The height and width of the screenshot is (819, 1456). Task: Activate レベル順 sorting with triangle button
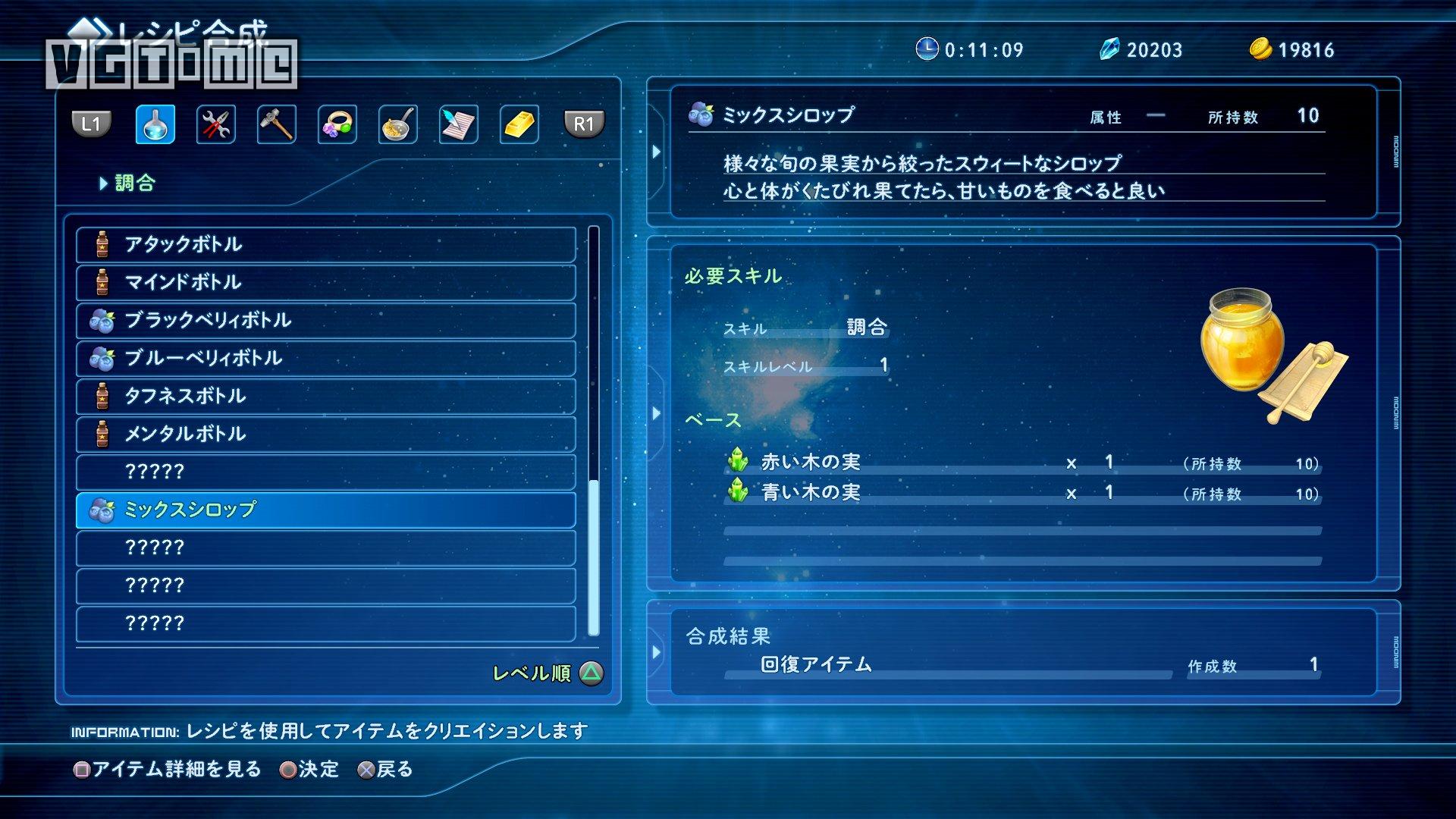(543, 673)
